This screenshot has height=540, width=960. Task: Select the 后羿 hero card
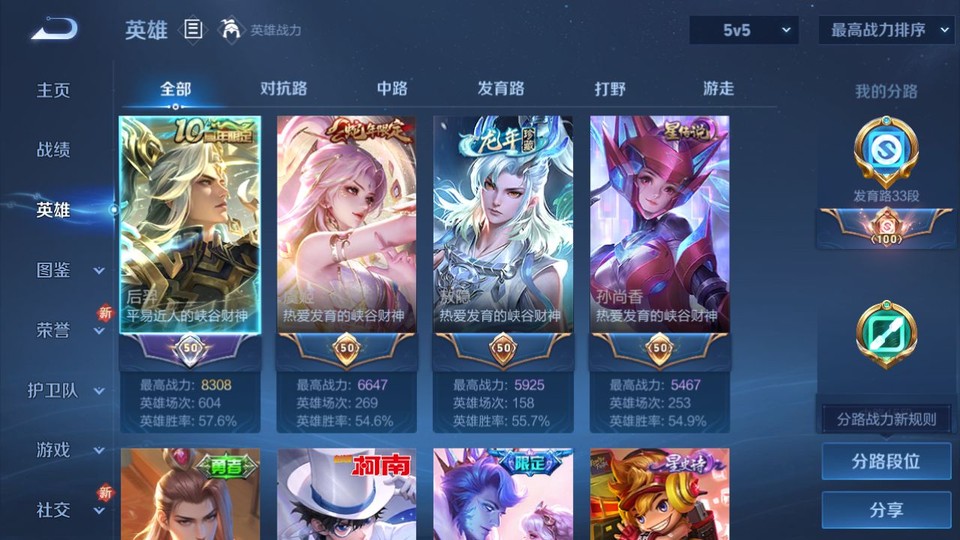(190, 225)
